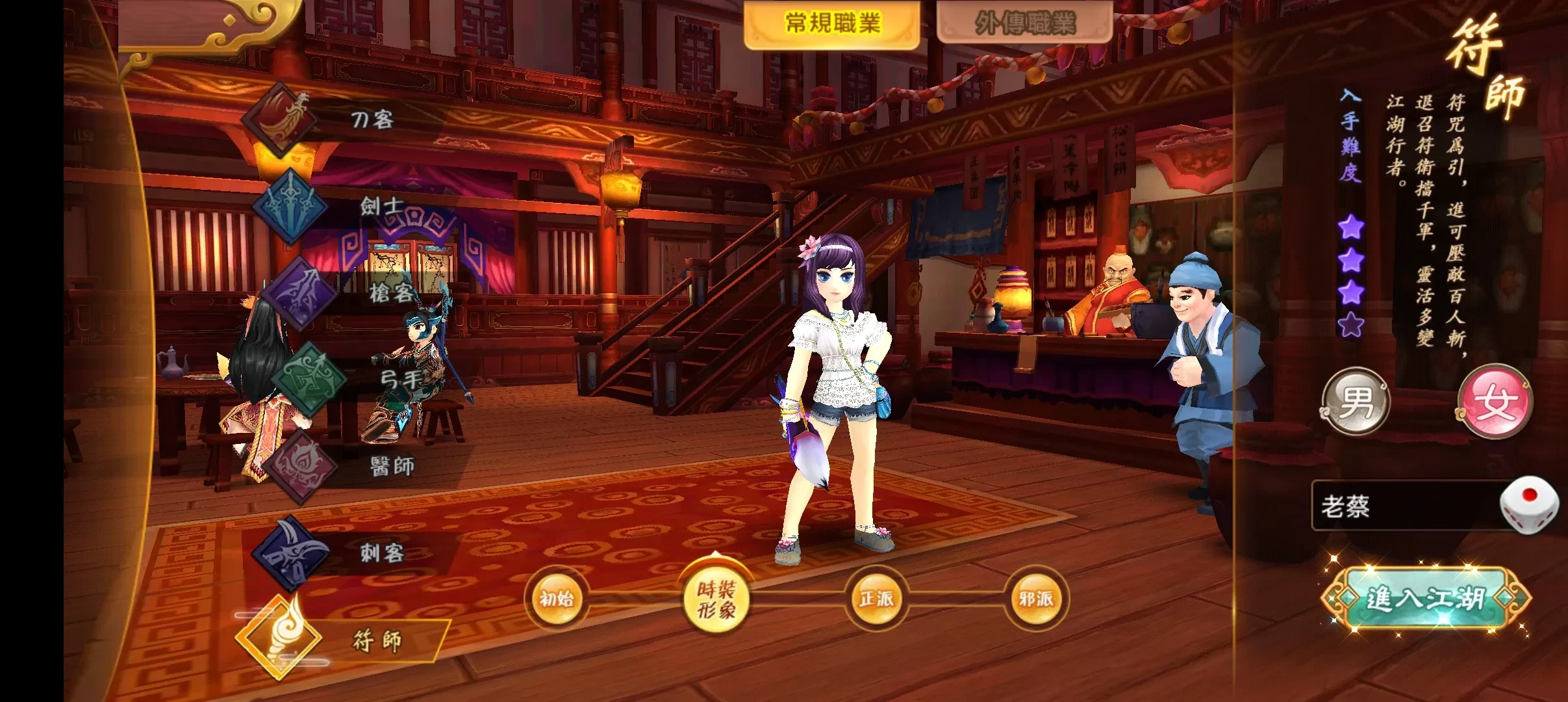
Task: Choose the male 男 gender button
Action: click(x=1356, y=401)
